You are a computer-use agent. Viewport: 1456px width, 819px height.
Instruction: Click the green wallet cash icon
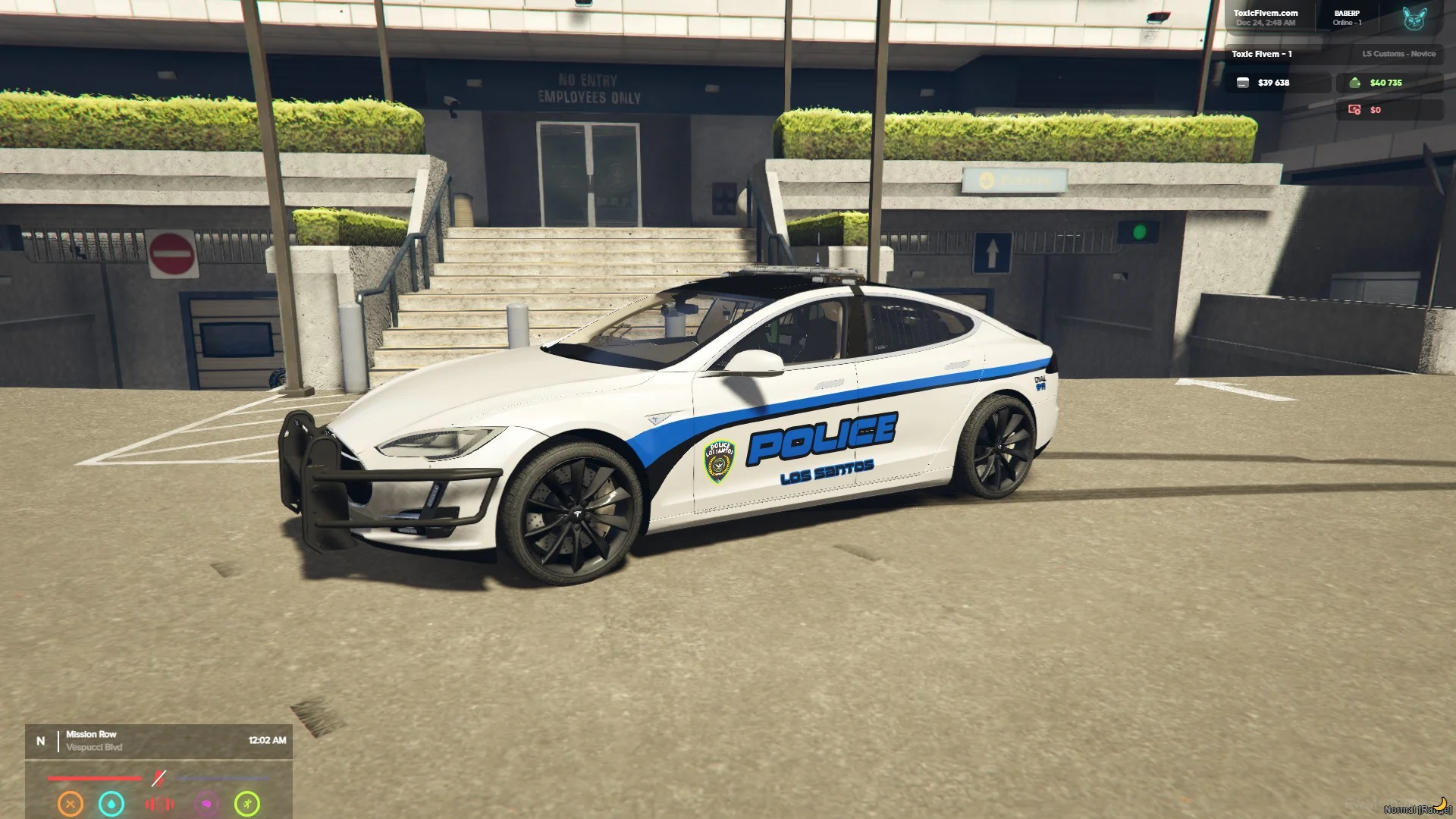click(1354, 83)
